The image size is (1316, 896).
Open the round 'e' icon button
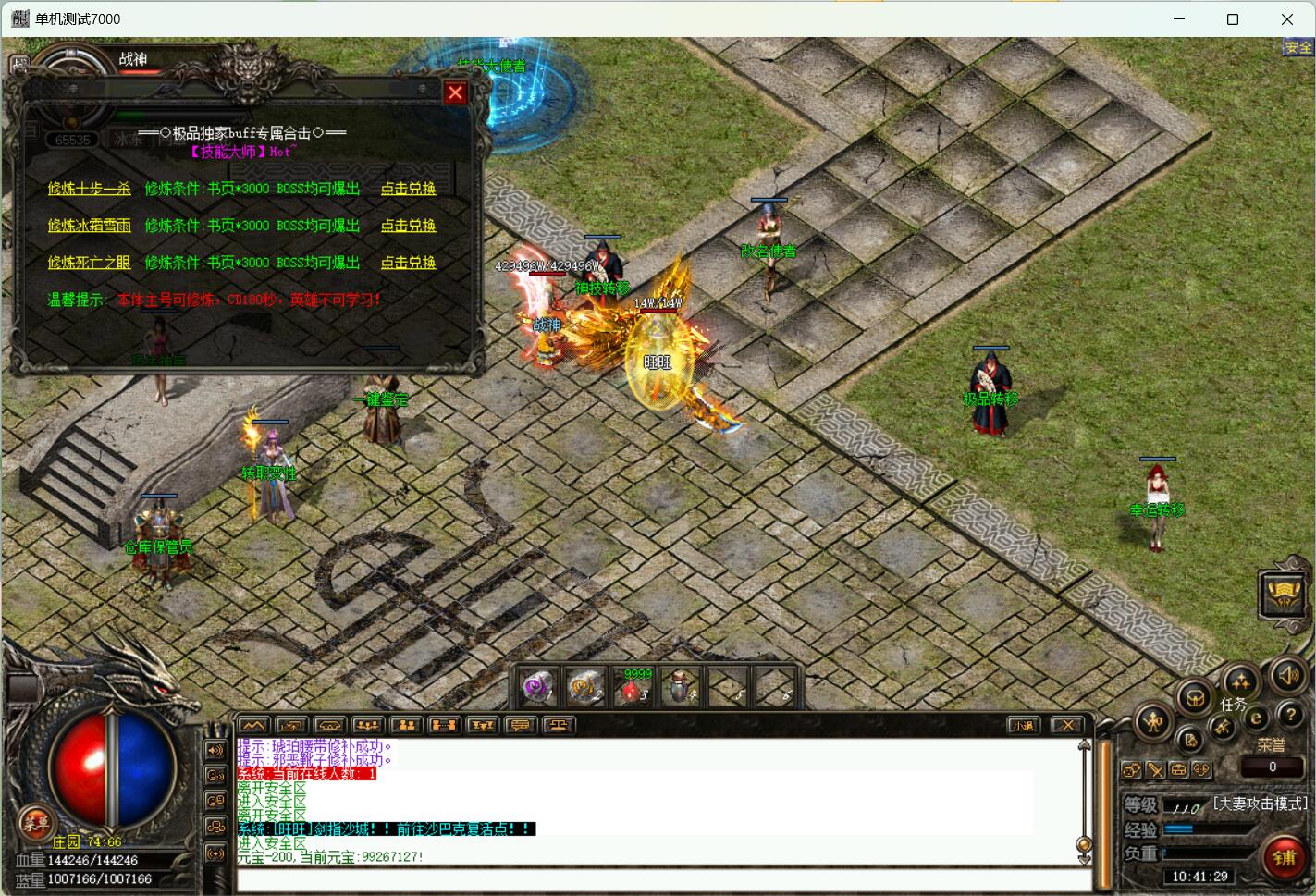coord(1257,718)
